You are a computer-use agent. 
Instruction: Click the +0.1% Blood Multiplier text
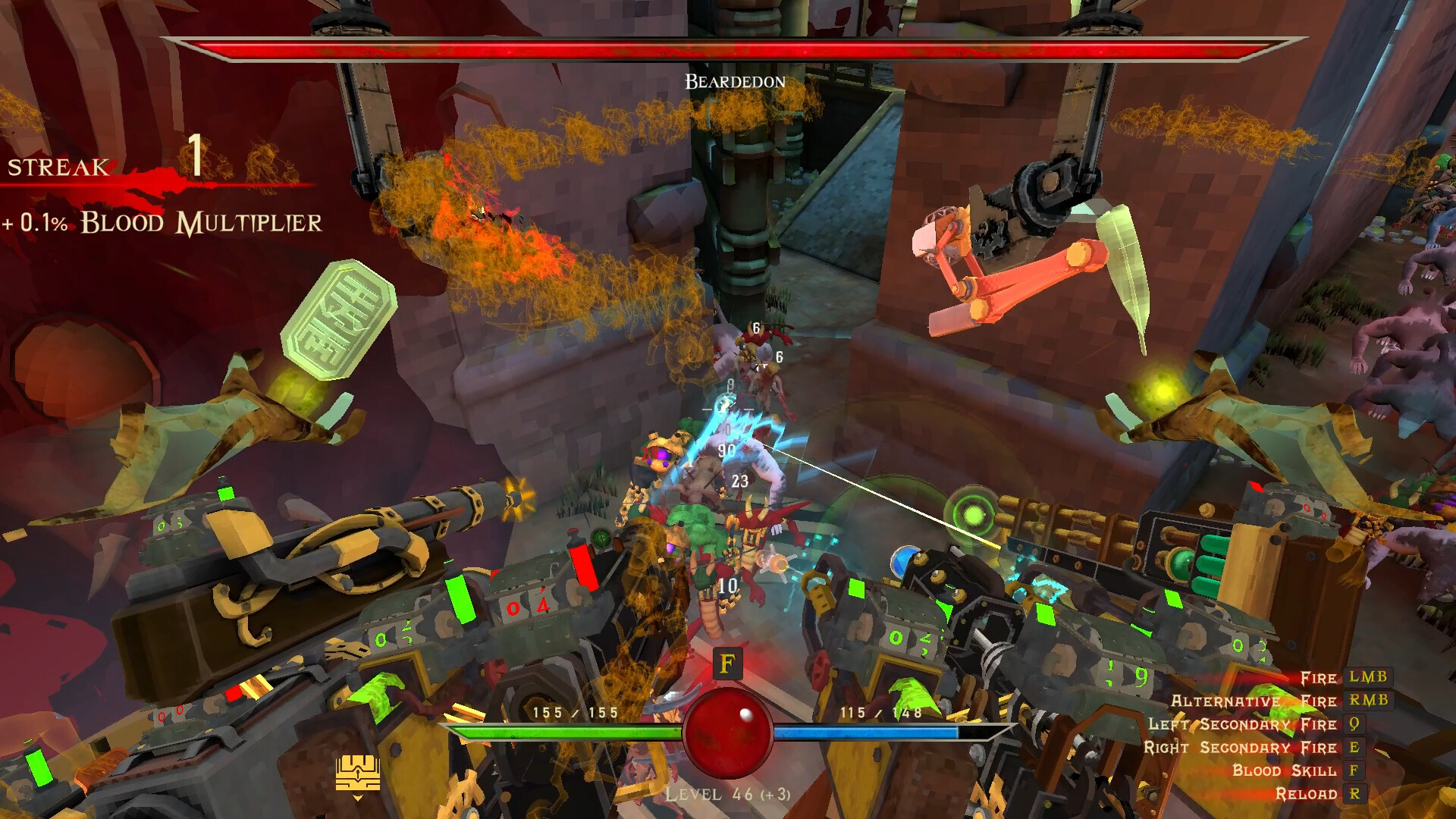click(x=162, y=224)
